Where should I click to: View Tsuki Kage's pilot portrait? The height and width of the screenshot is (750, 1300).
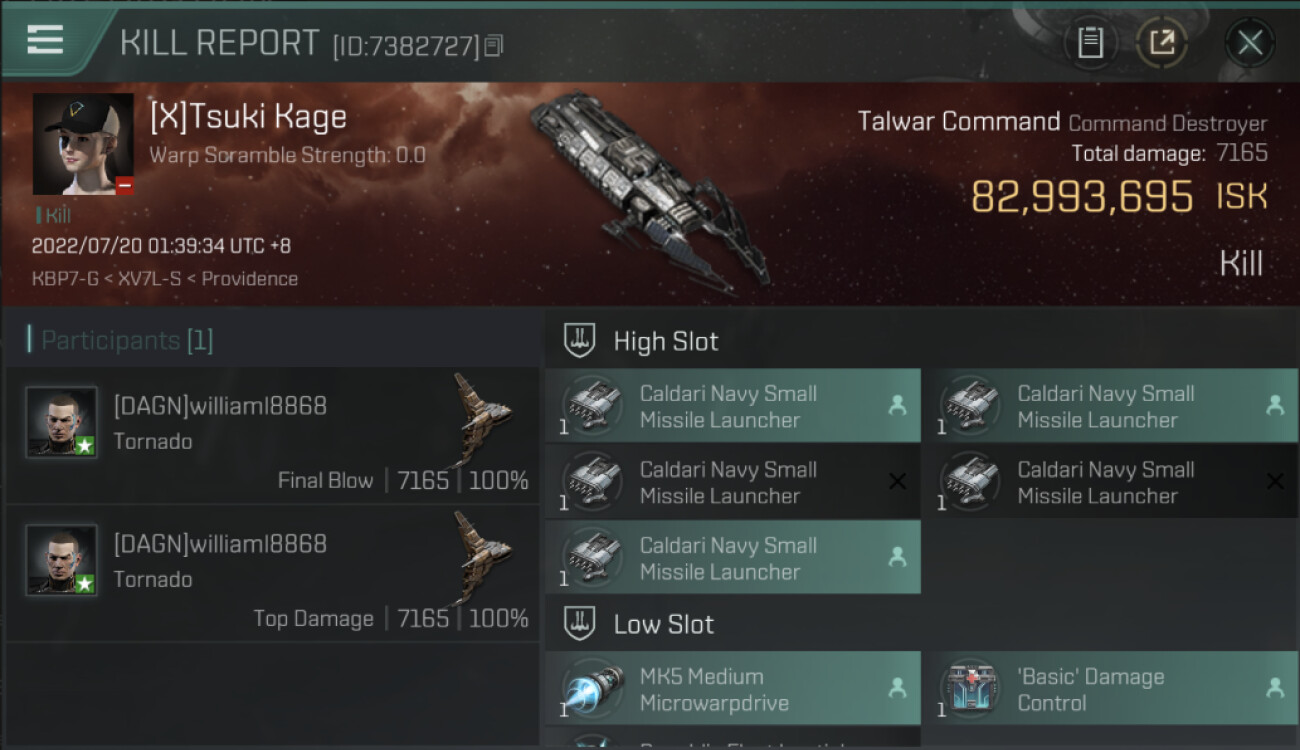(83, 144)
